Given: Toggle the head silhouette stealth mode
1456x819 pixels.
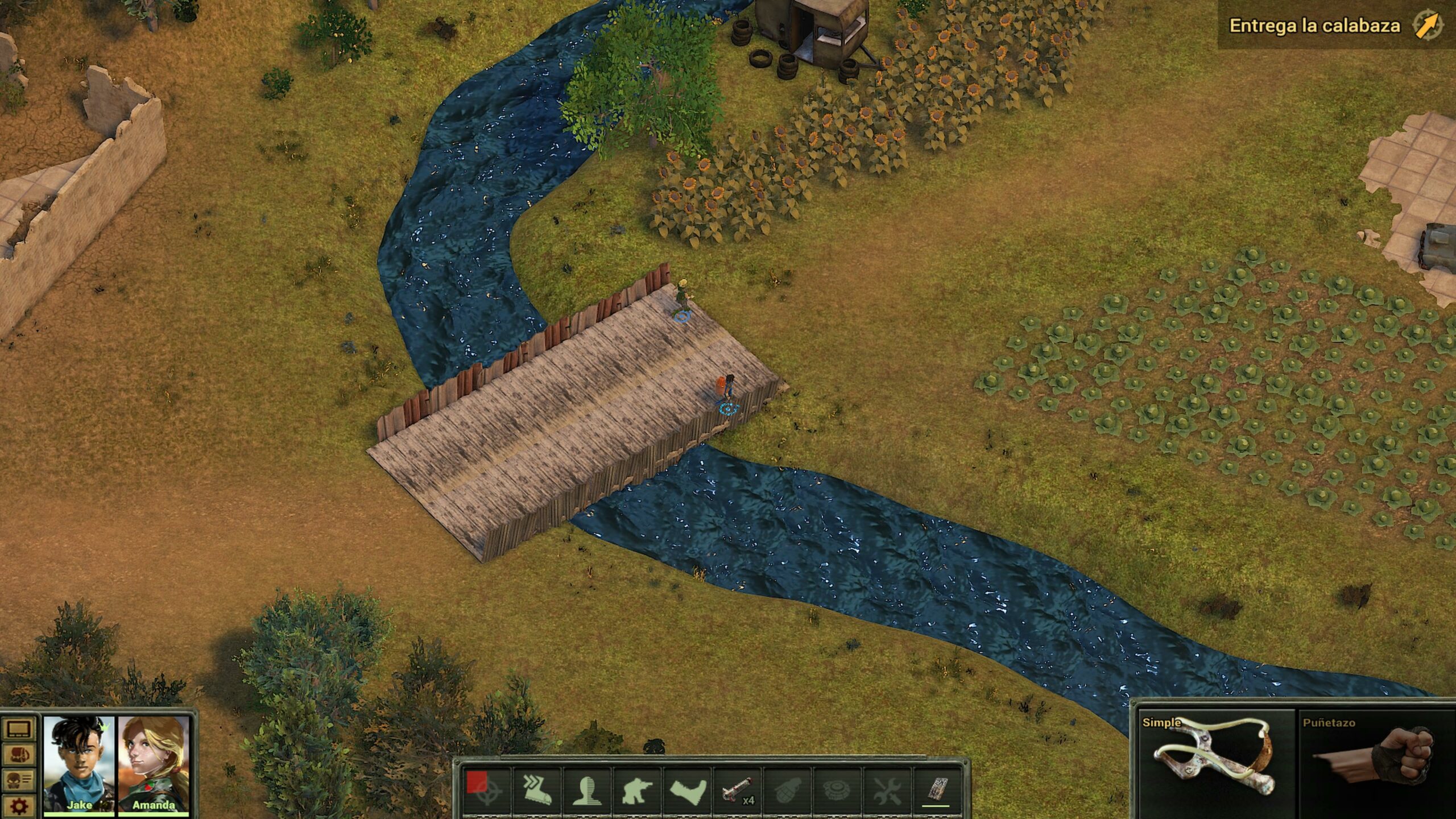Looking at the screenshot, I should tap(586, 789).
